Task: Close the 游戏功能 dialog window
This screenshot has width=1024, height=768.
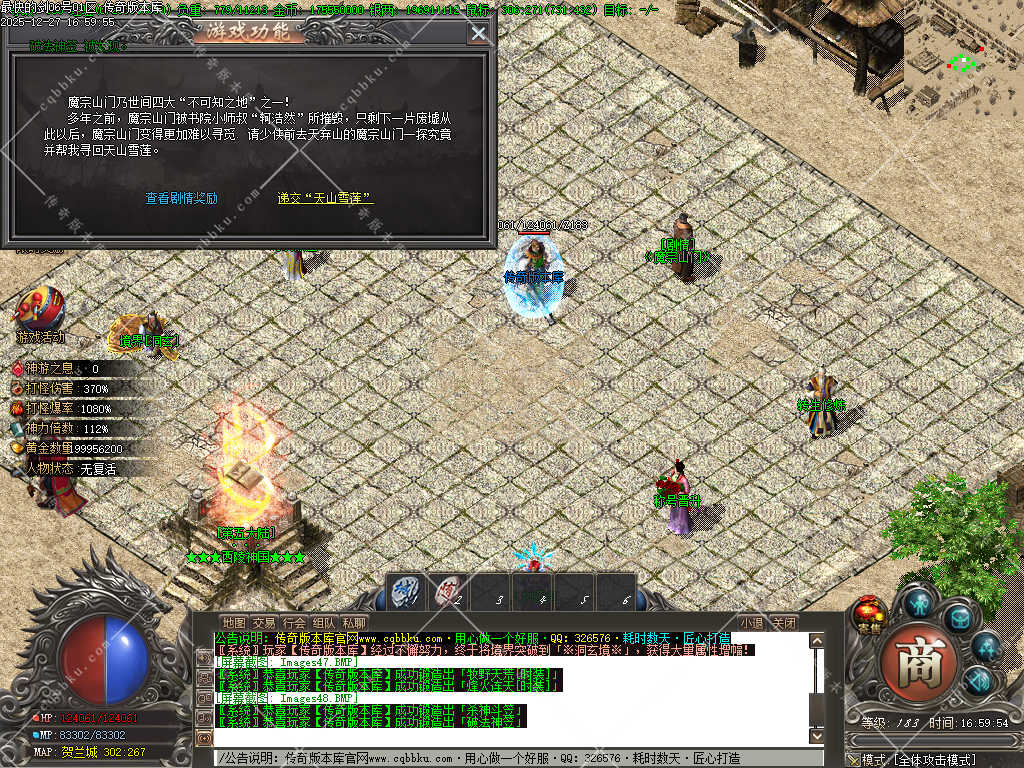Action: point(479,33)
